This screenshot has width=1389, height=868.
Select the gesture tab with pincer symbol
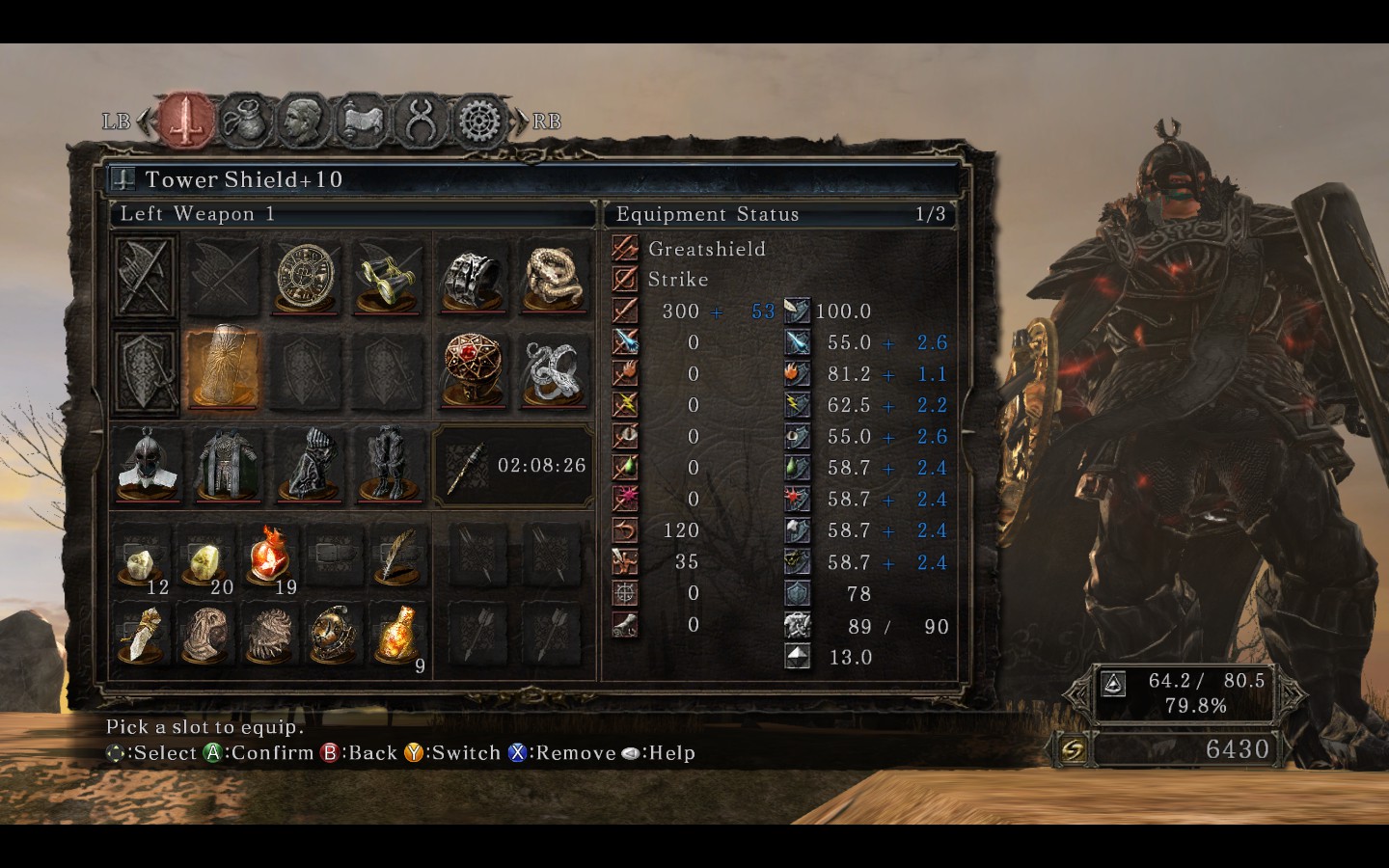pos(421,121)
